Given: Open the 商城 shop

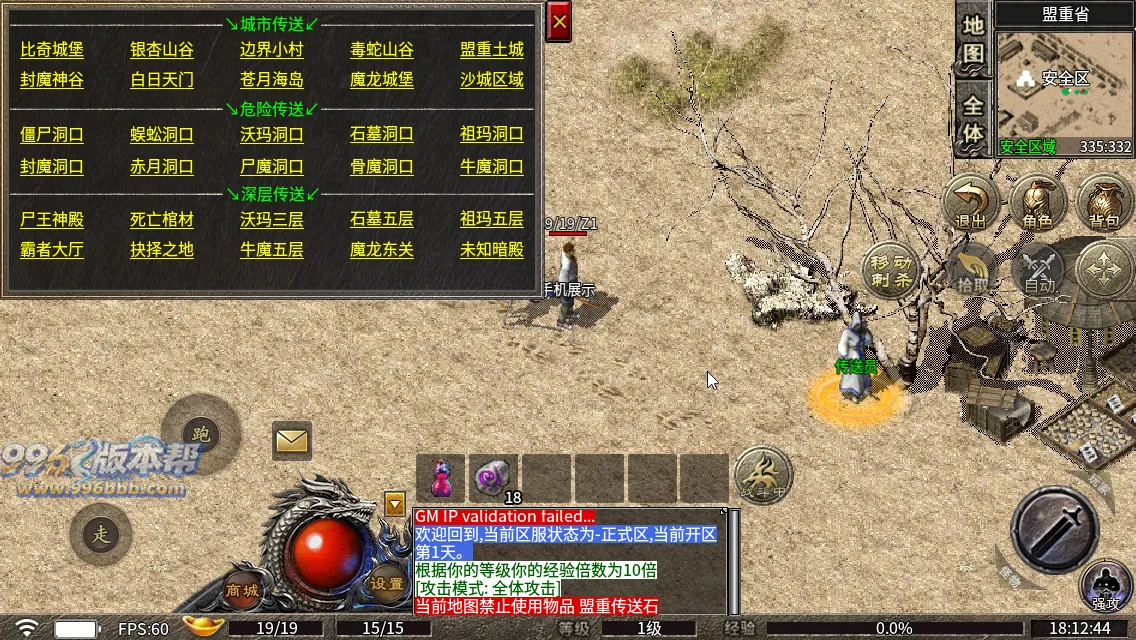Looking at the screenshot, I should pos(243,590).
